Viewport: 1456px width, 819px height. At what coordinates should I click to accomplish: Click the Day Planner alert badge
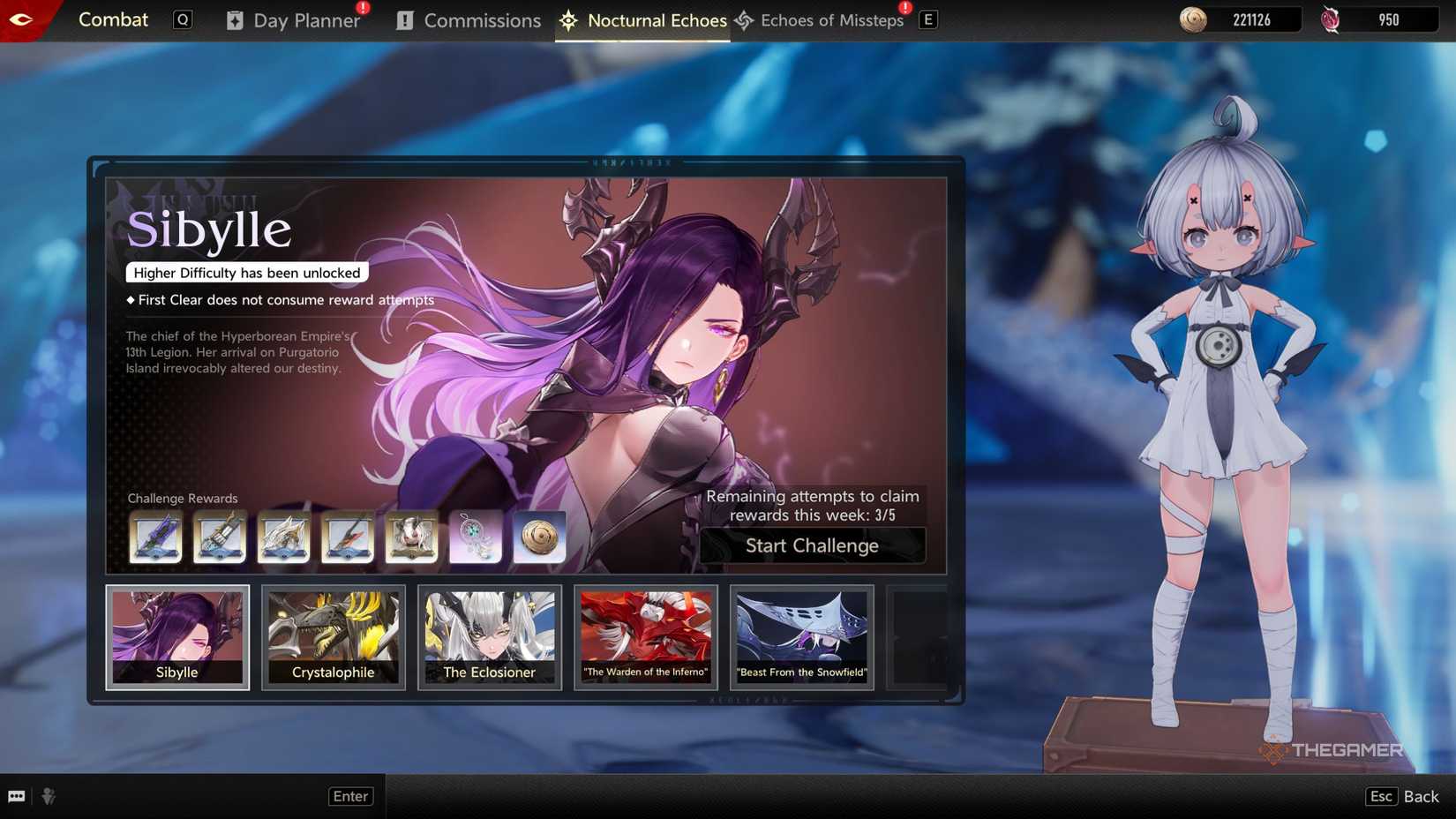coord(359,7)
